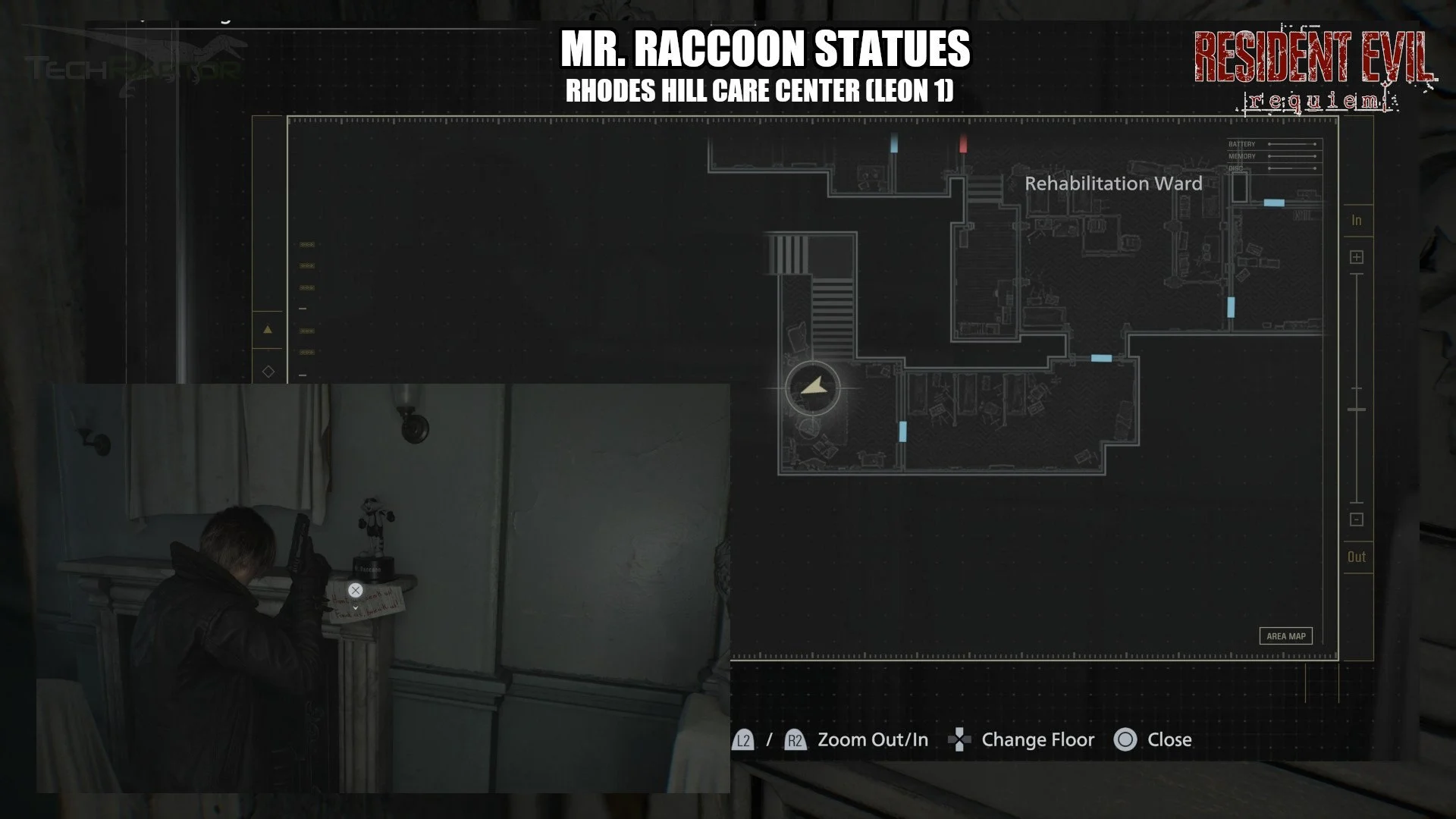
Task: Select the Rehabilitation Ward room label
Action: coord(1112,184)
